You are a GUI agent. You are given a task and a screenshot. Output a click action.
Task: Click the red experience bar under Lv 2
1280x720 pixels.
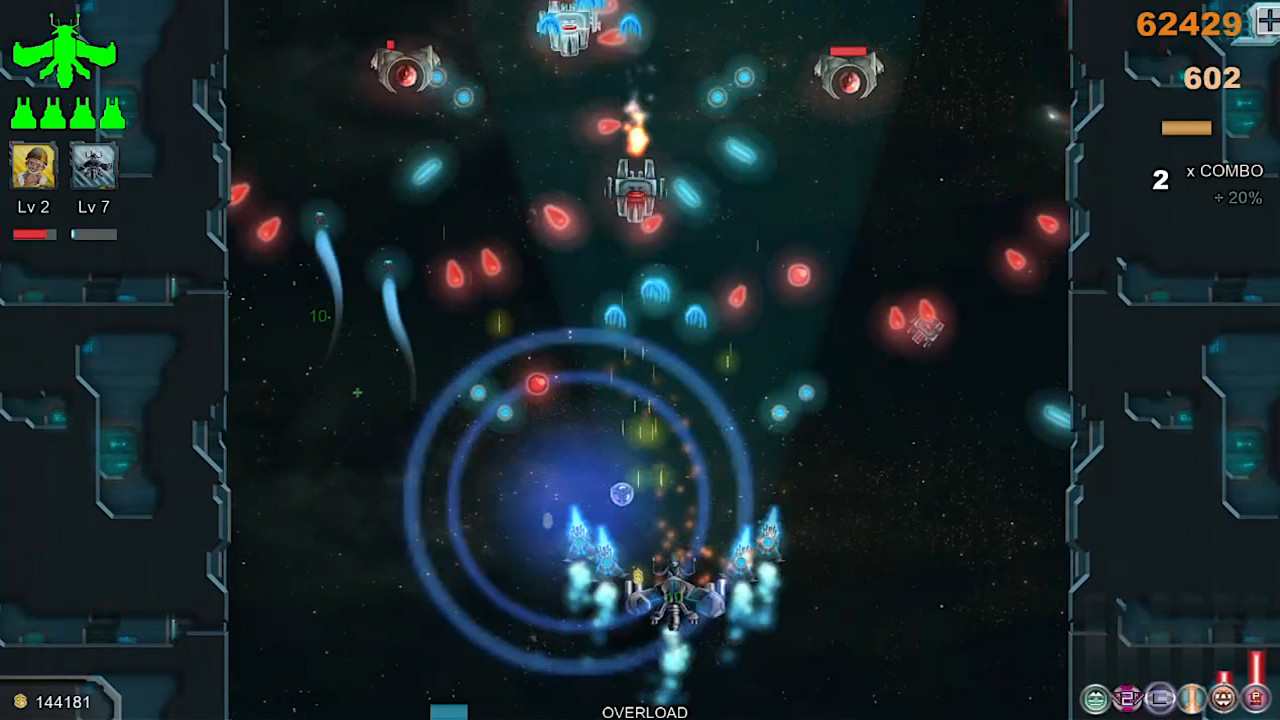tap(33, 233)
